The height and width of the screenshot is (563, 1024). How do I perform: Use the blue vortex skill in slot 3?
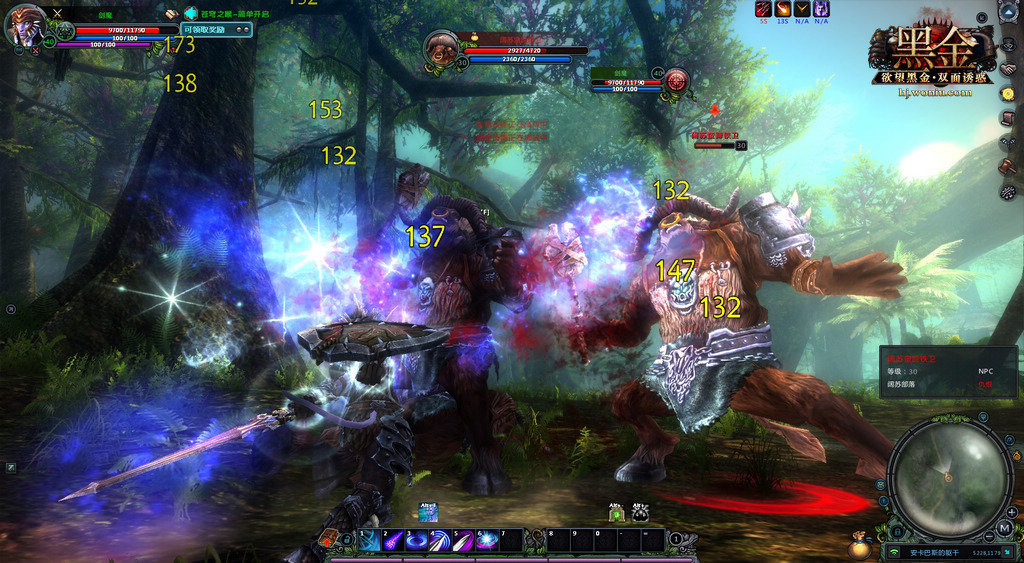point(416,541)
